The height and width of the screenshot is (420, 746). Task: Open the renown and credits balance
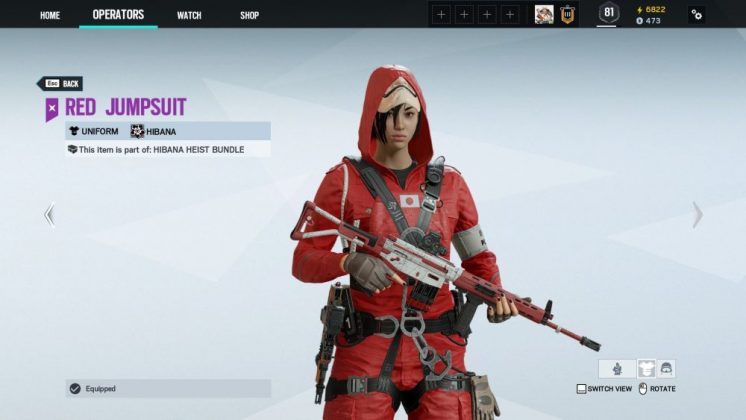coord(651,14)
